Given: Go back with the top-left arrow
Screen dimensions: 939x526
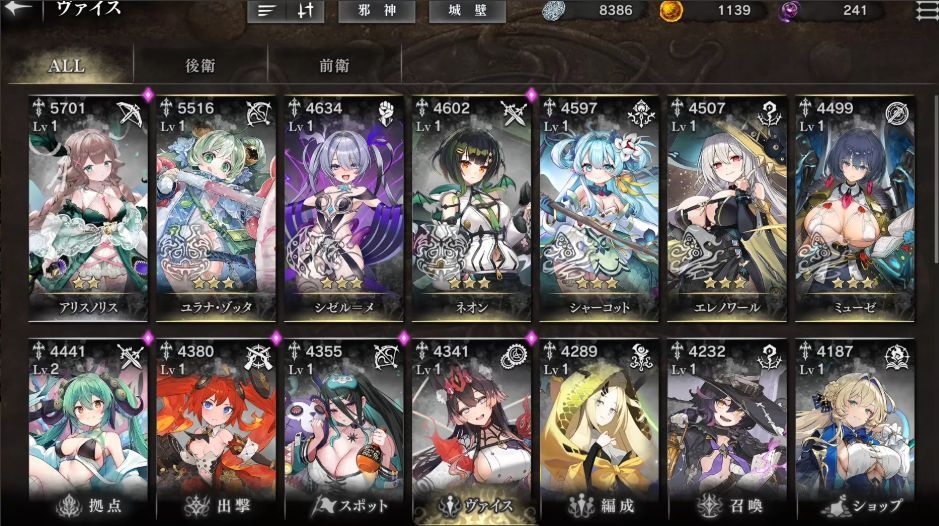Looking at the screenshot, I should pyautogui.click(x=24, y=10).
